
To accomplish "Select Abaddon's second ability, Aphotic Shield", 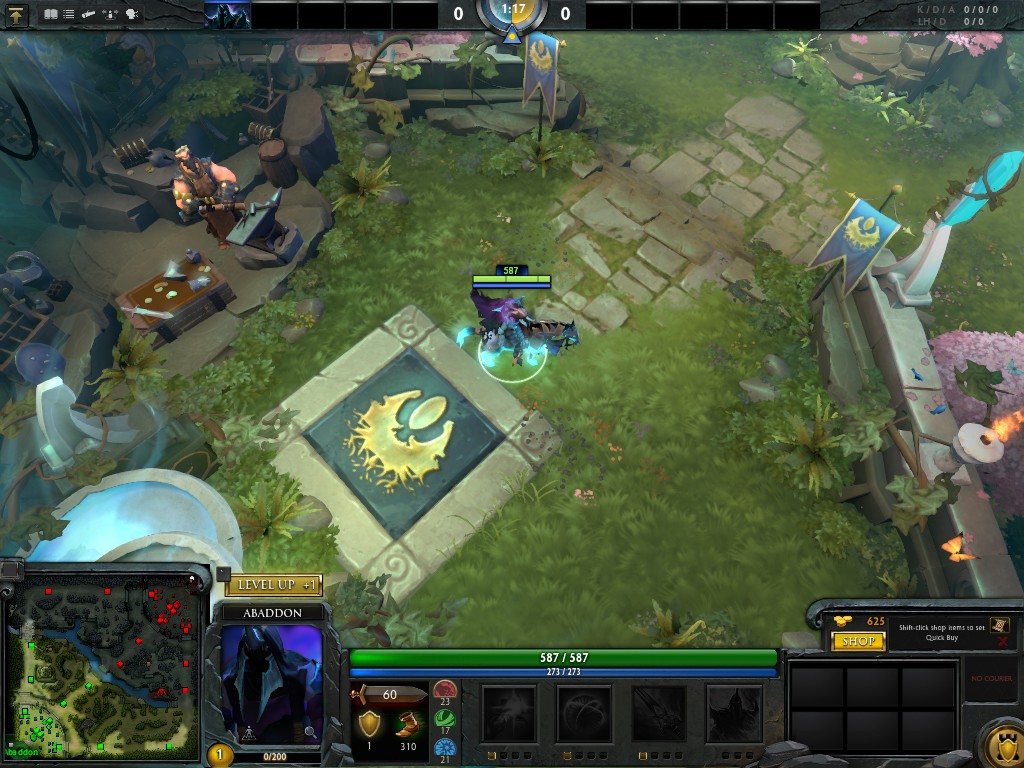I will point(584,713).
